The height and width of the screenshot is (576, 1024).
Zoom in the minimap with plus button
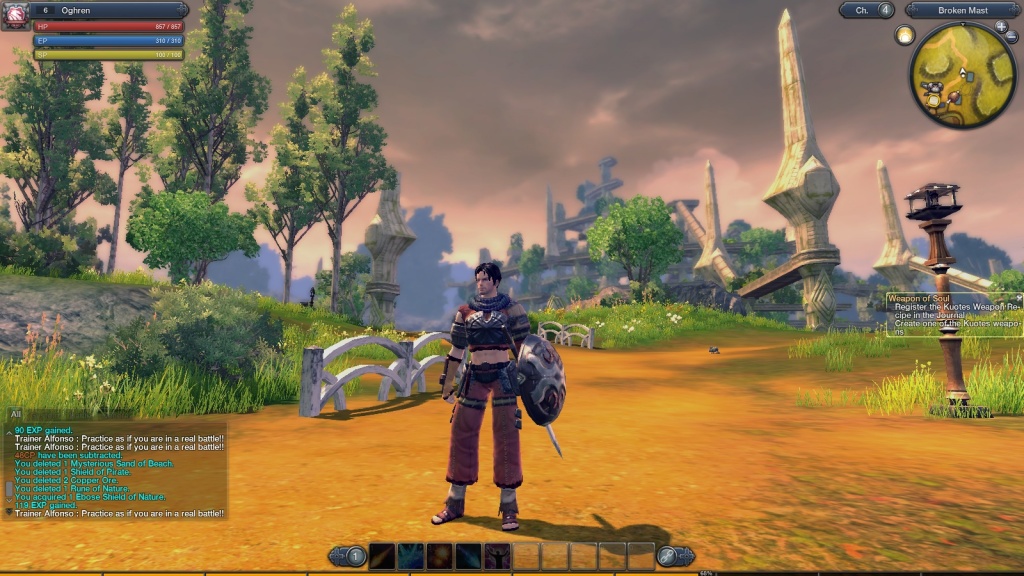(1001, 27)
